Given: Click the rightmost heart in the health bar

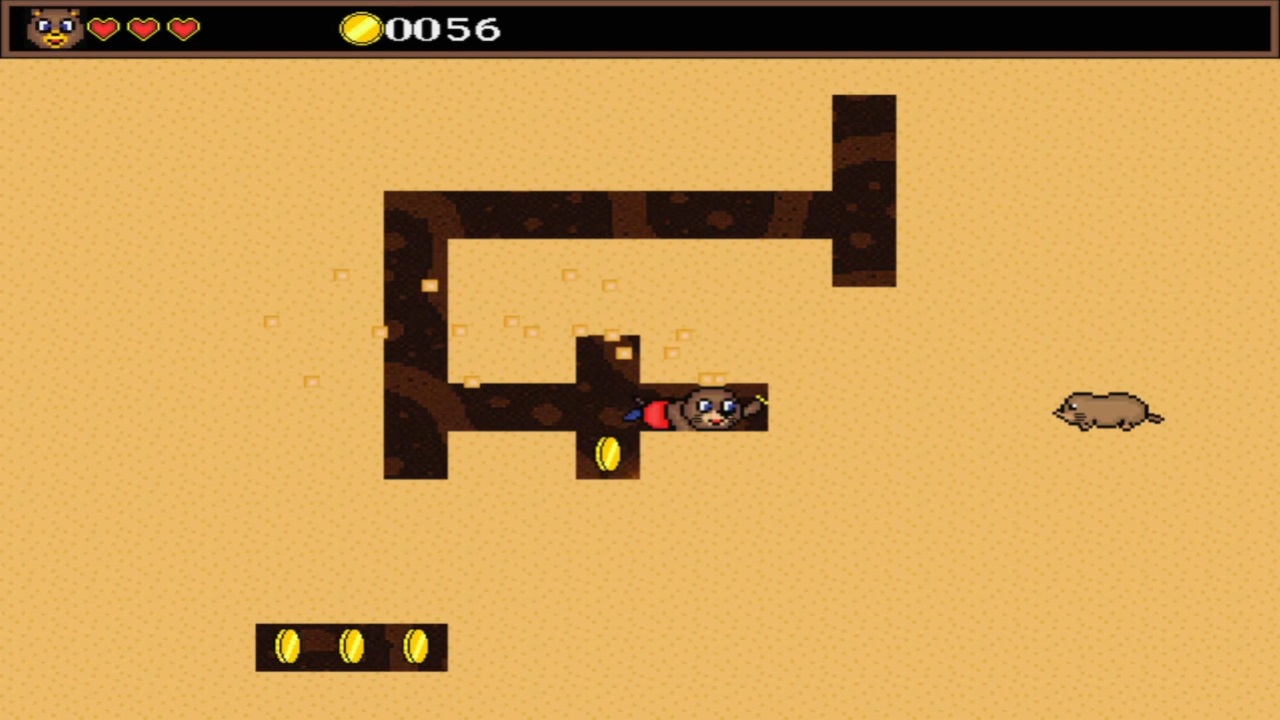Looking at the screenshot, I should pyautogui.click(x=182, y=30).
